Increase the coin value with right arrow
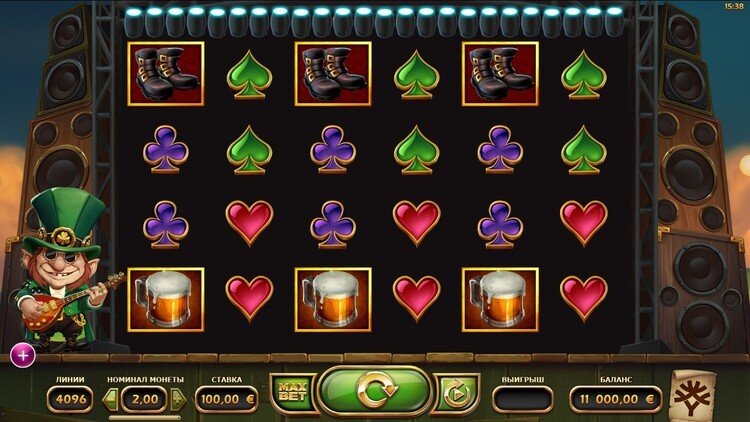 (x=180, y=399)
